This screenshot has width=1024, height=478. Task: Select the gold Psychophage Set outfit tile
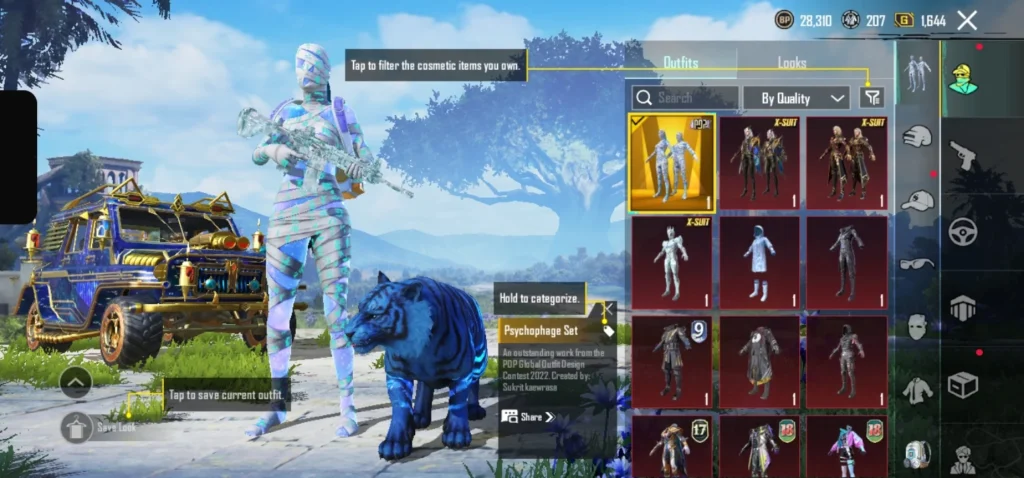coord(671,162)
